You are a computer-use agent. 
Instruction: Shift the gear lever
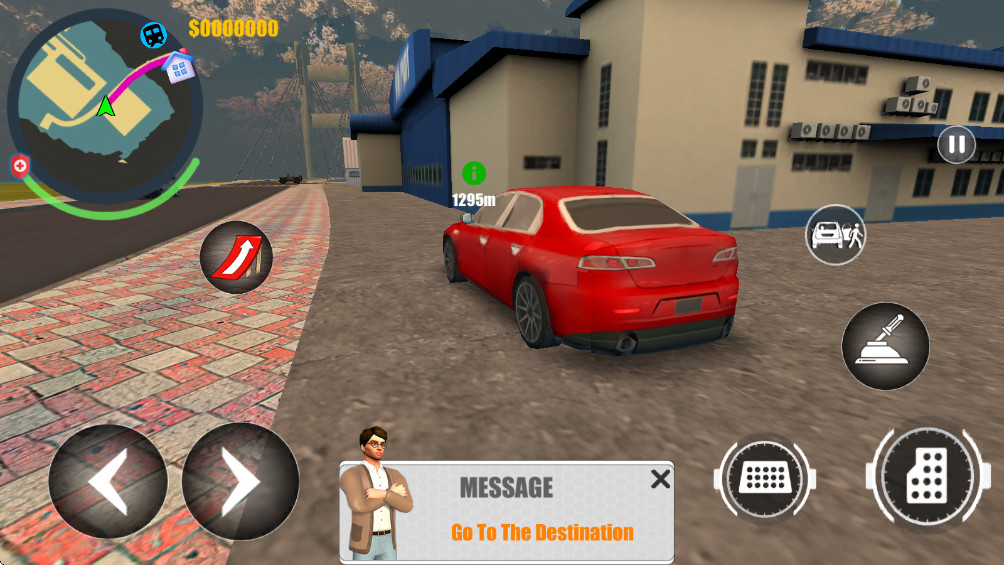(x=885, y=346)
